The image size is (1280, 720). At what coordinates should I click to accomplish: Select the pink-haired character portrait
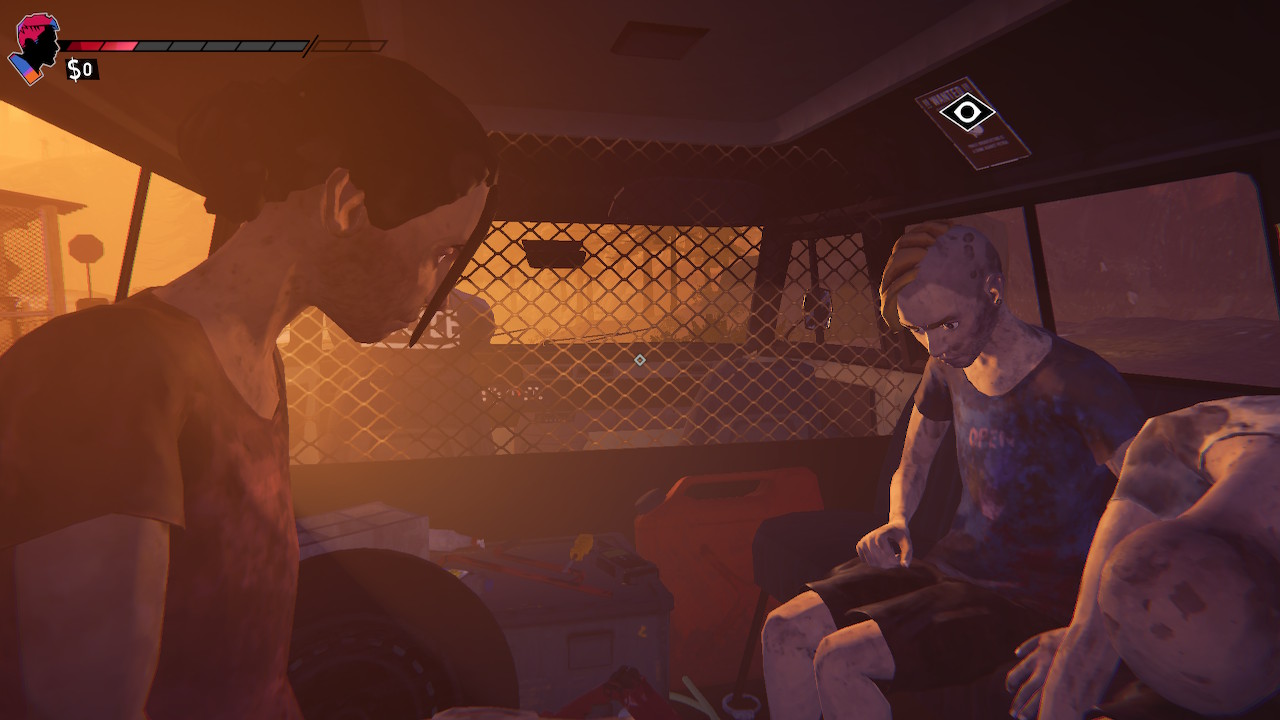pyautogui.click(x=36, y=46)
